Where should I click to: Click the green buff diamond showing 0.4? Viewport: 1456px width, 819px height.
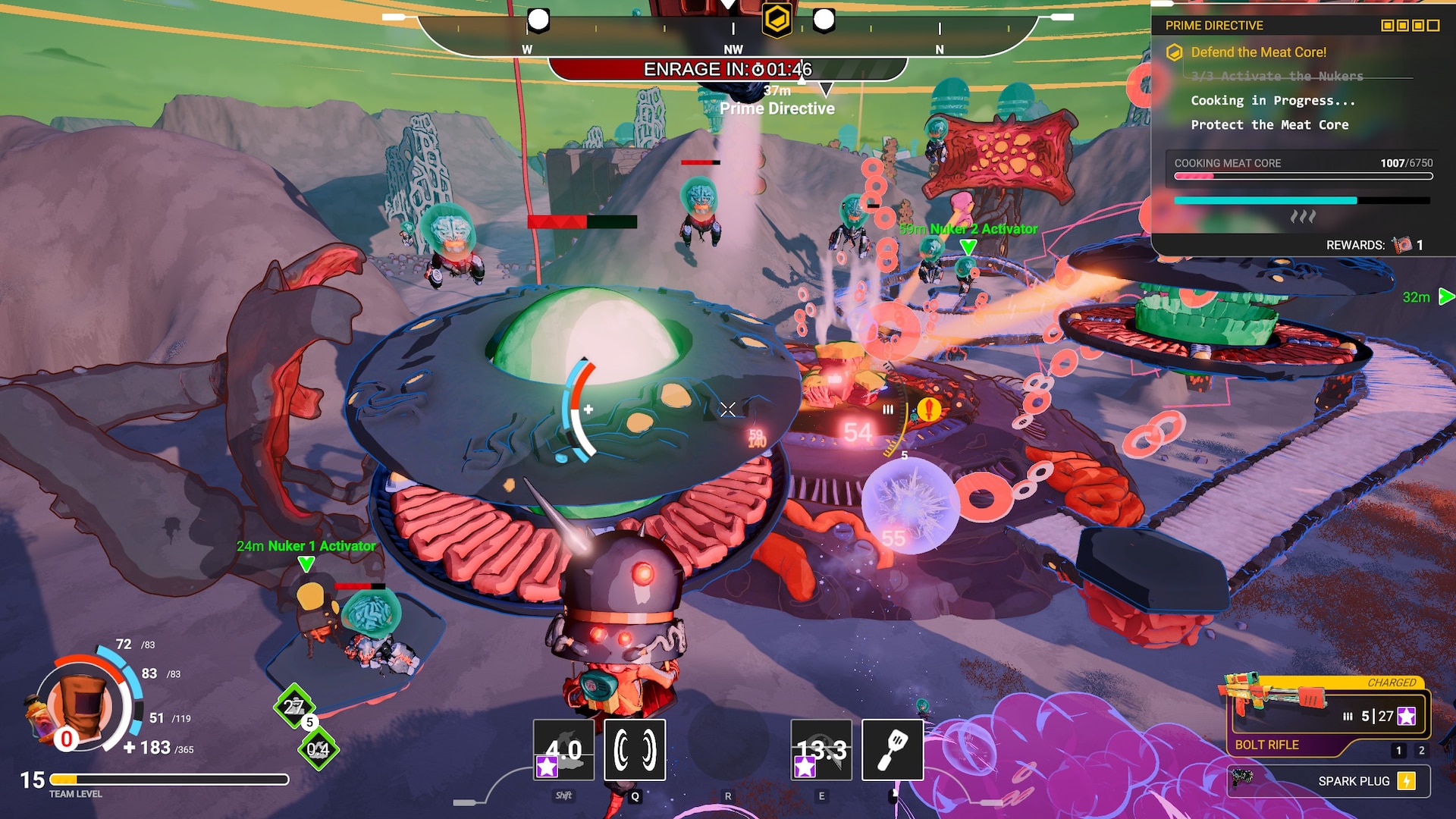(318, 749)
